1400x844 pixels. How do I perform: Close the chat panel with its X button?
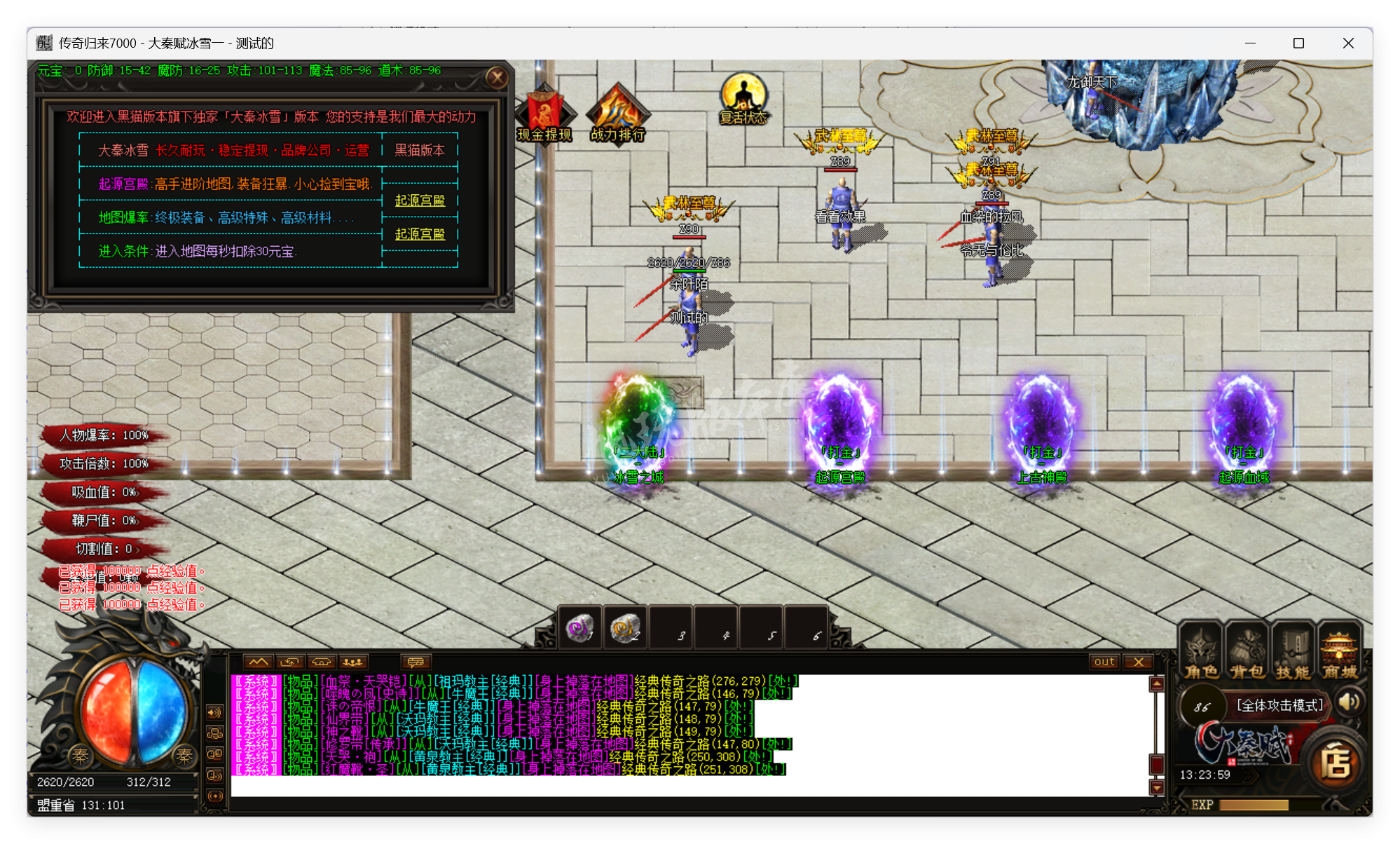coord(1139,662)
